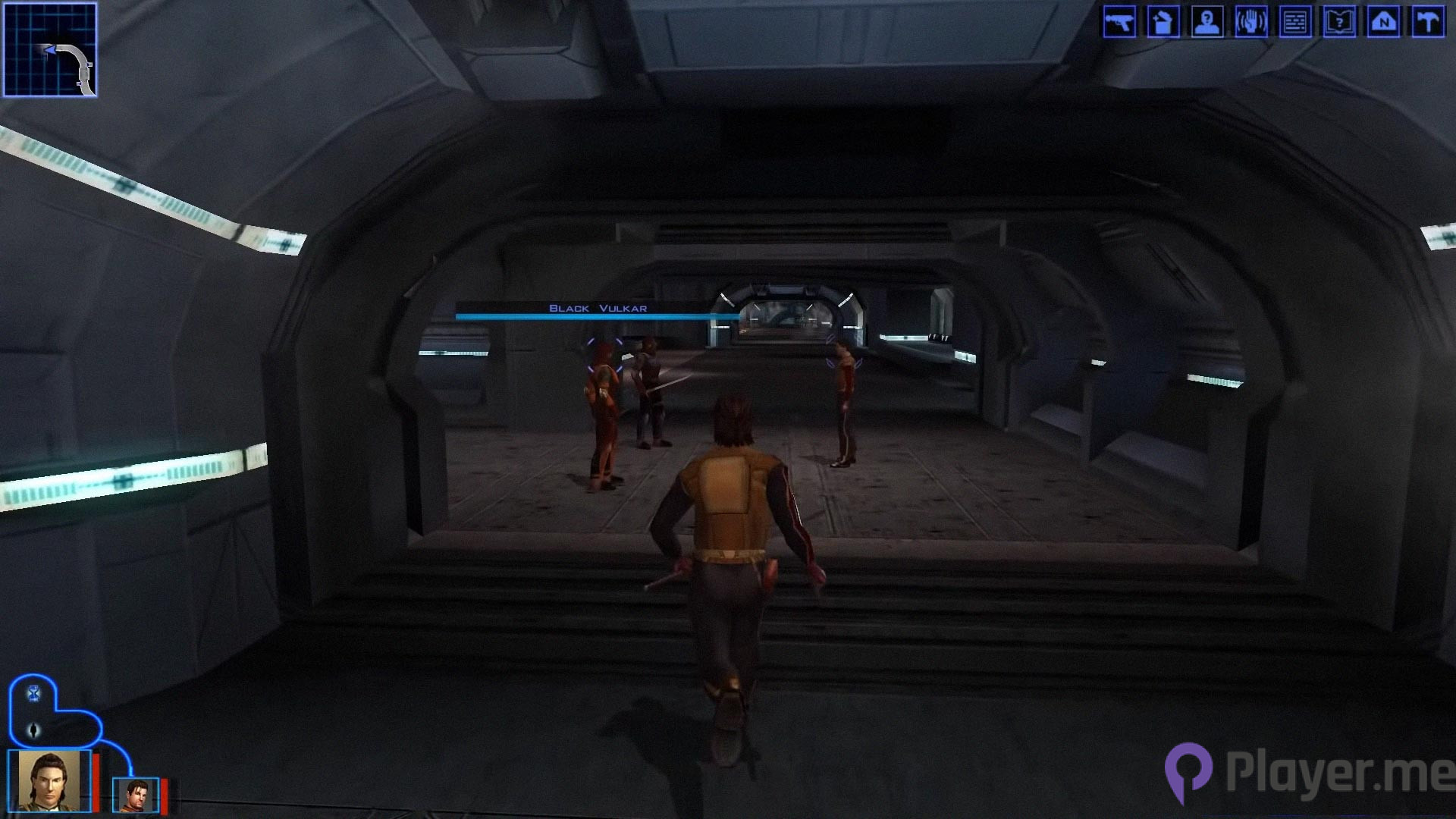
Task: Toggle solo mode silhouette icon
Action: click(34, 730)
